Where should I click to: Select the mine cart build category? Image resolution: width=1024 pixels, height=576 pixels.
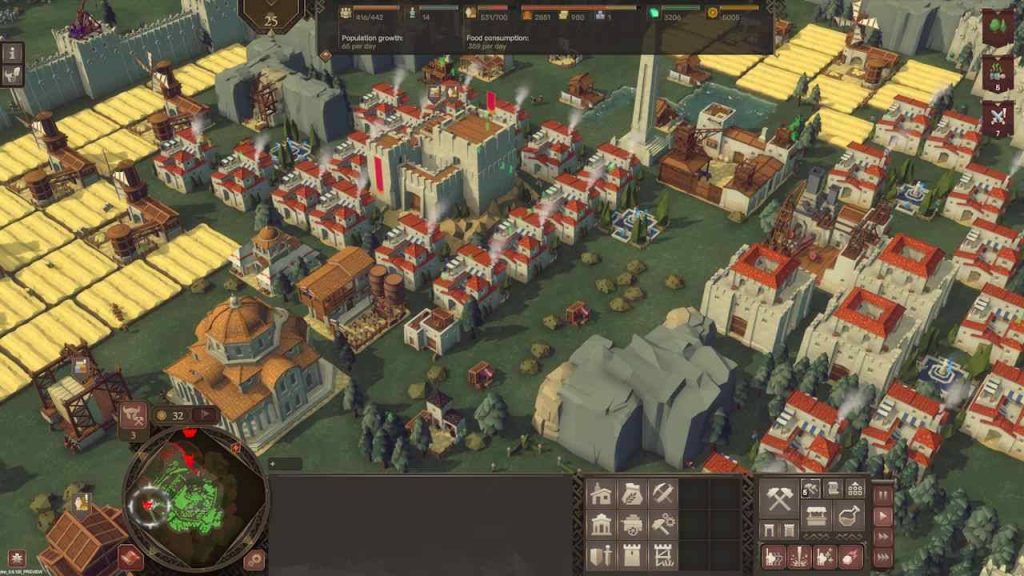(x=632, y=524)
